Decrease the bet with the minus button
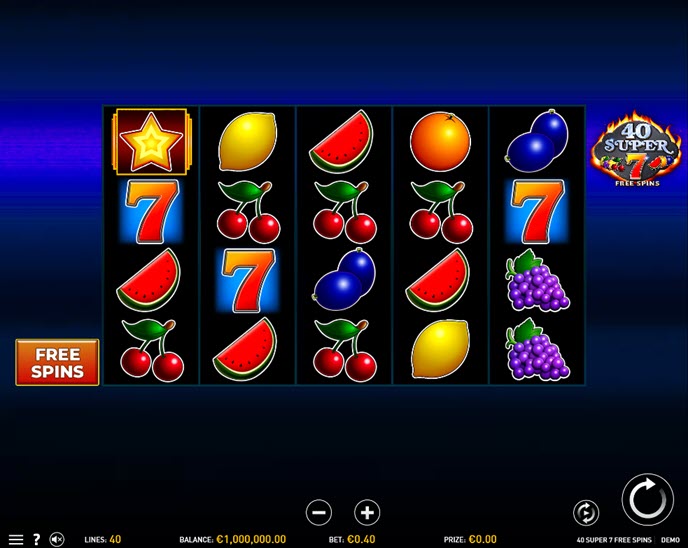The height and width of the screenshot is (548, 688). 319,513
